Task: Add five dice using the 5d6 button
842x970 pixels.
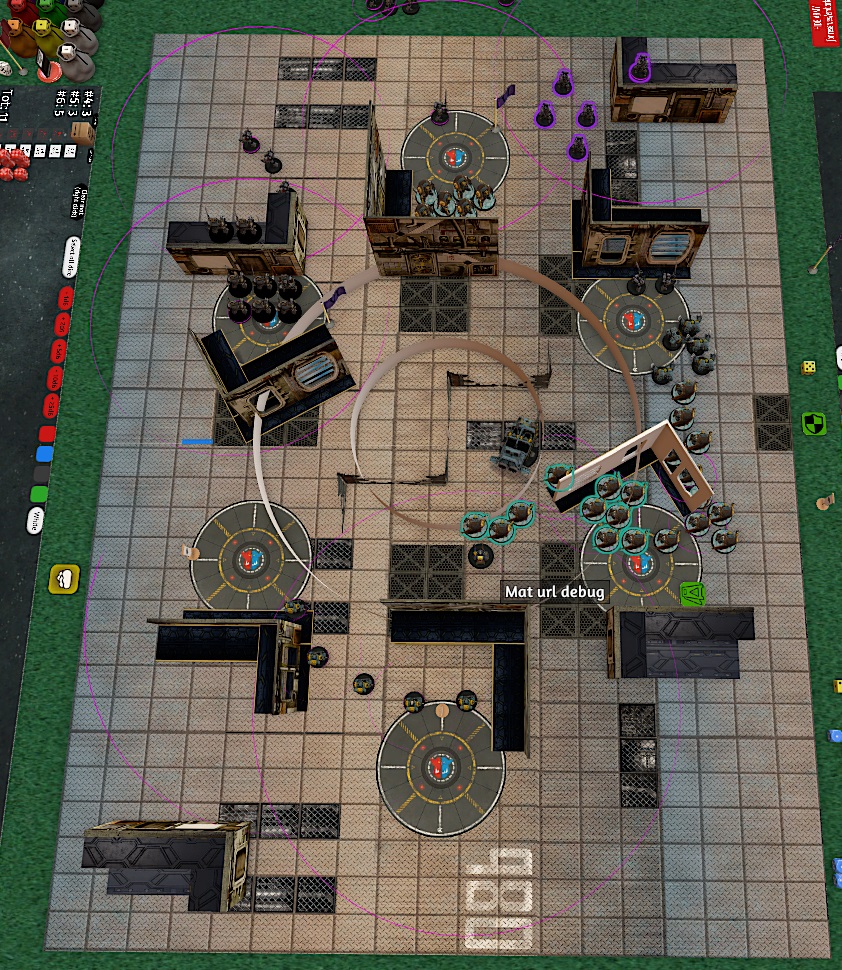Action: point(58,351)
